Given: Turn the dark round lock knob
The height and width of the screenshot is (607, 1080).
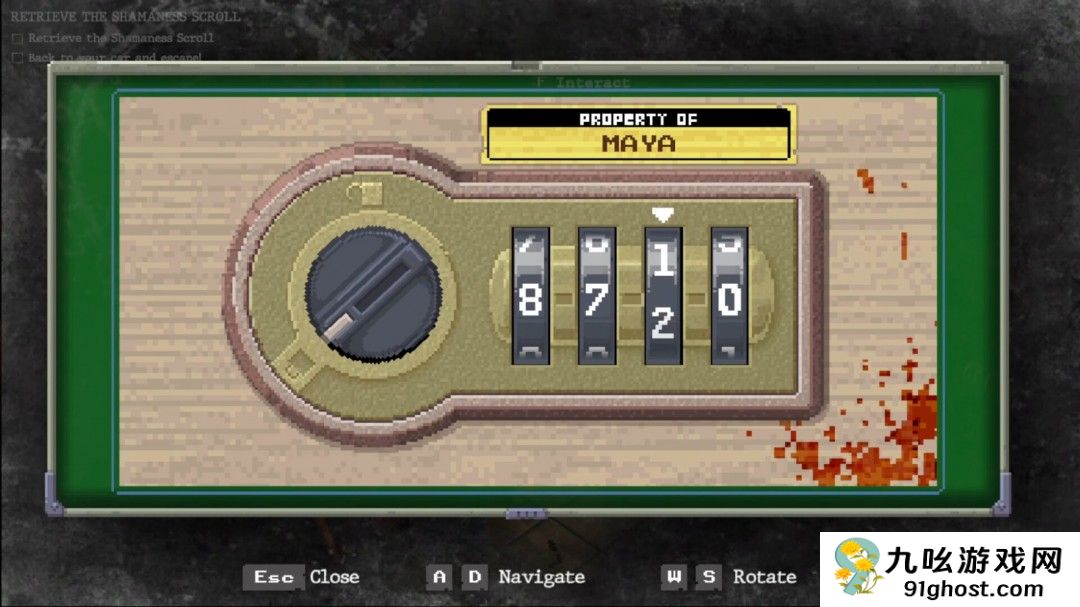Looking at the screenshot, I should [373, 294].
